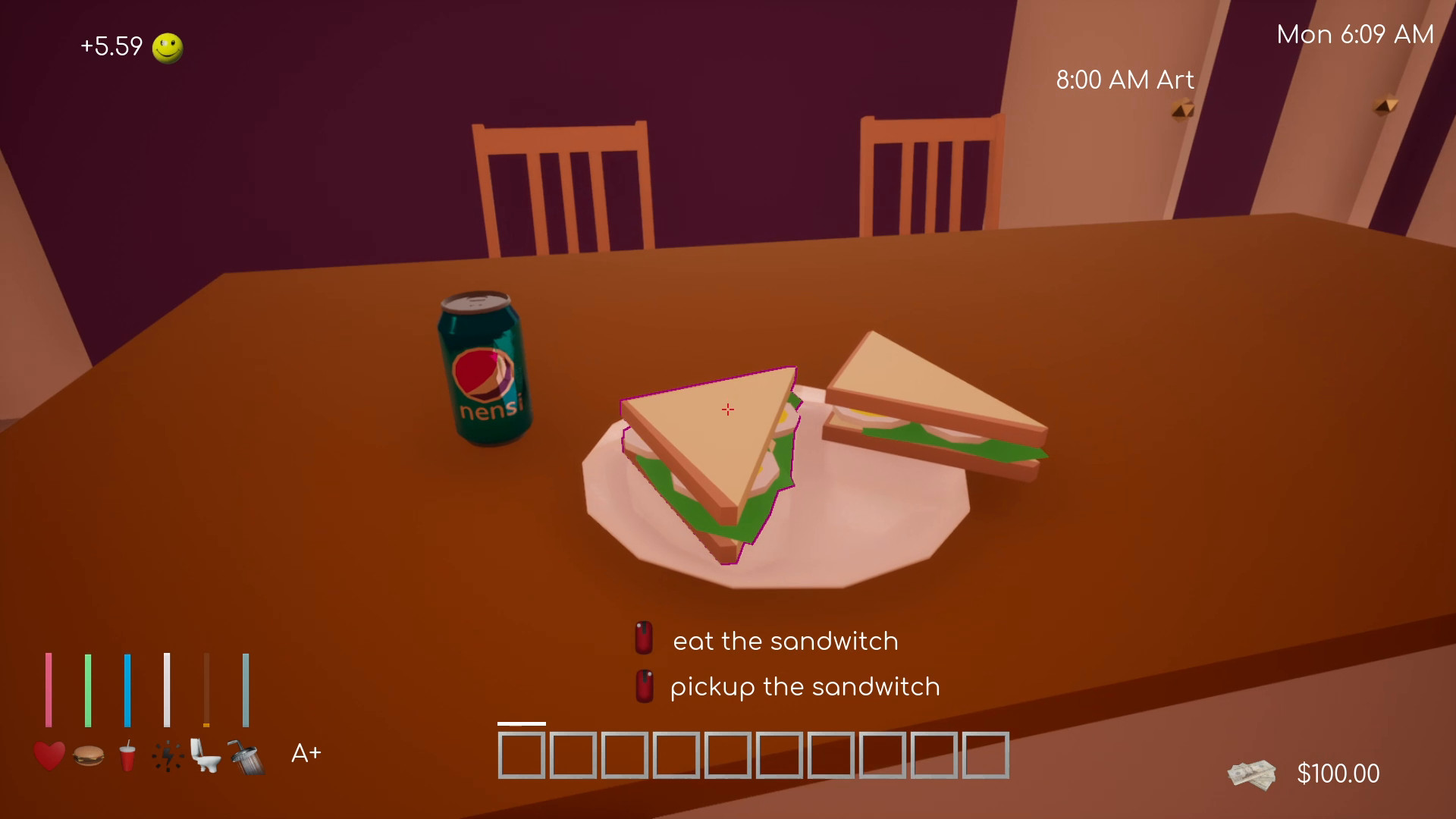Click the A+ grade indicator
1456x819 pixels.
click(306, 753)
